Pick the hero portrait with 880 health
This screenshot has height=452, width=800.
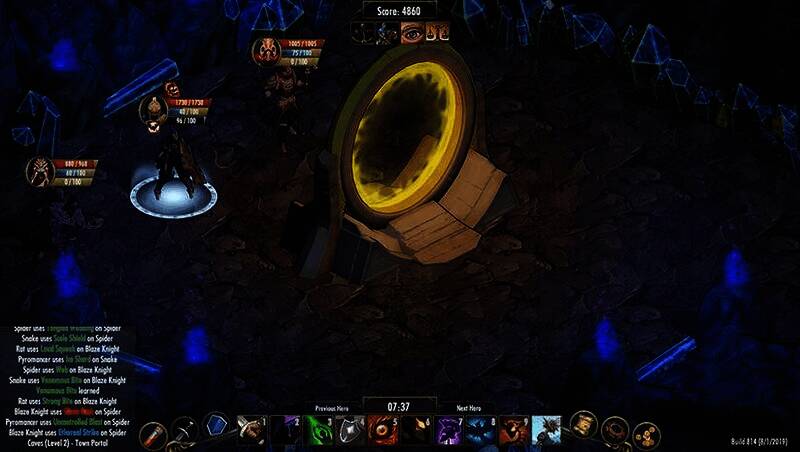(x=41, y=171)
